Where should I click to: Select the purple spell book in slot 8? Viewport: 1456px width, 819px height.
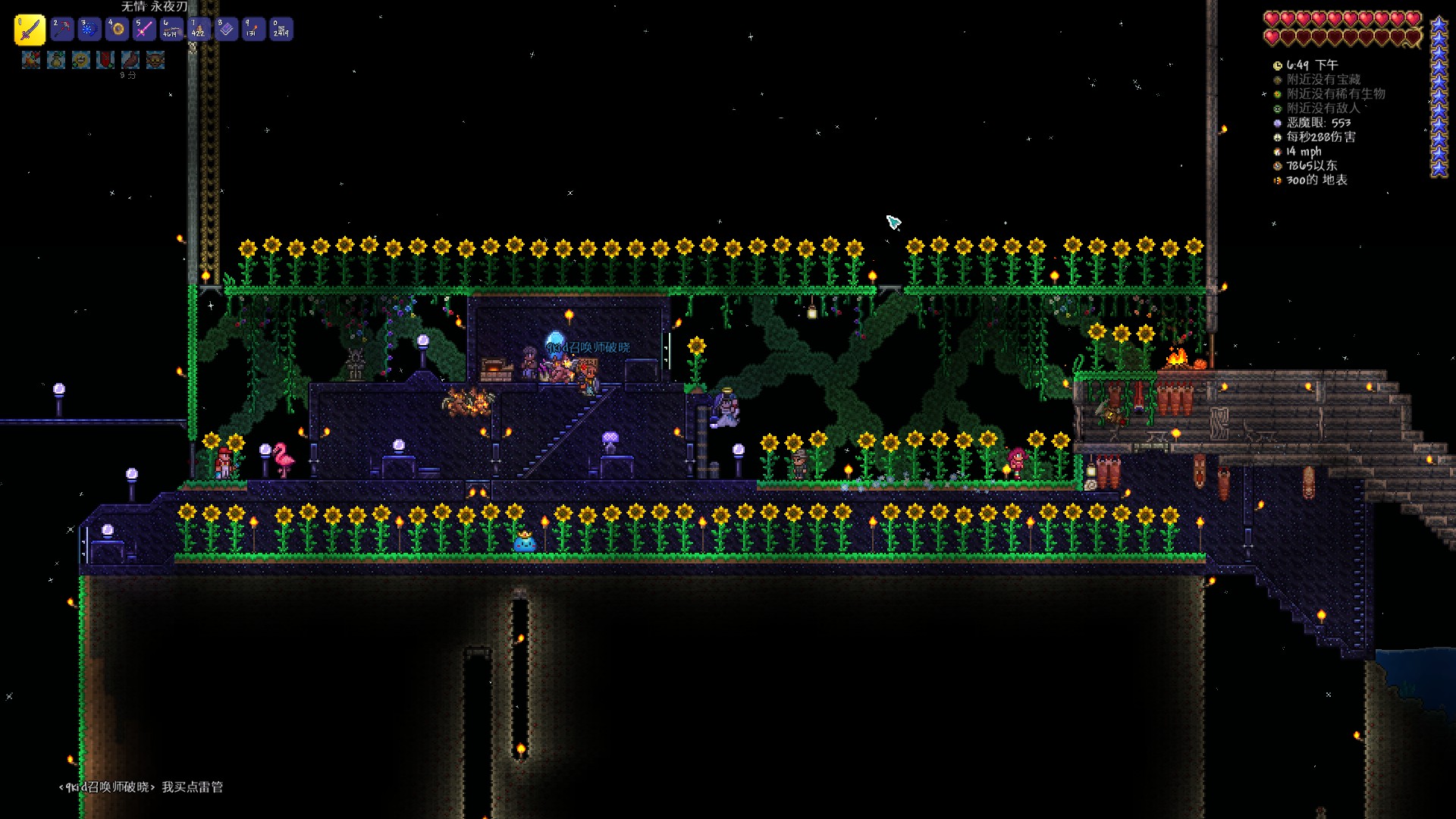(226, 30)
